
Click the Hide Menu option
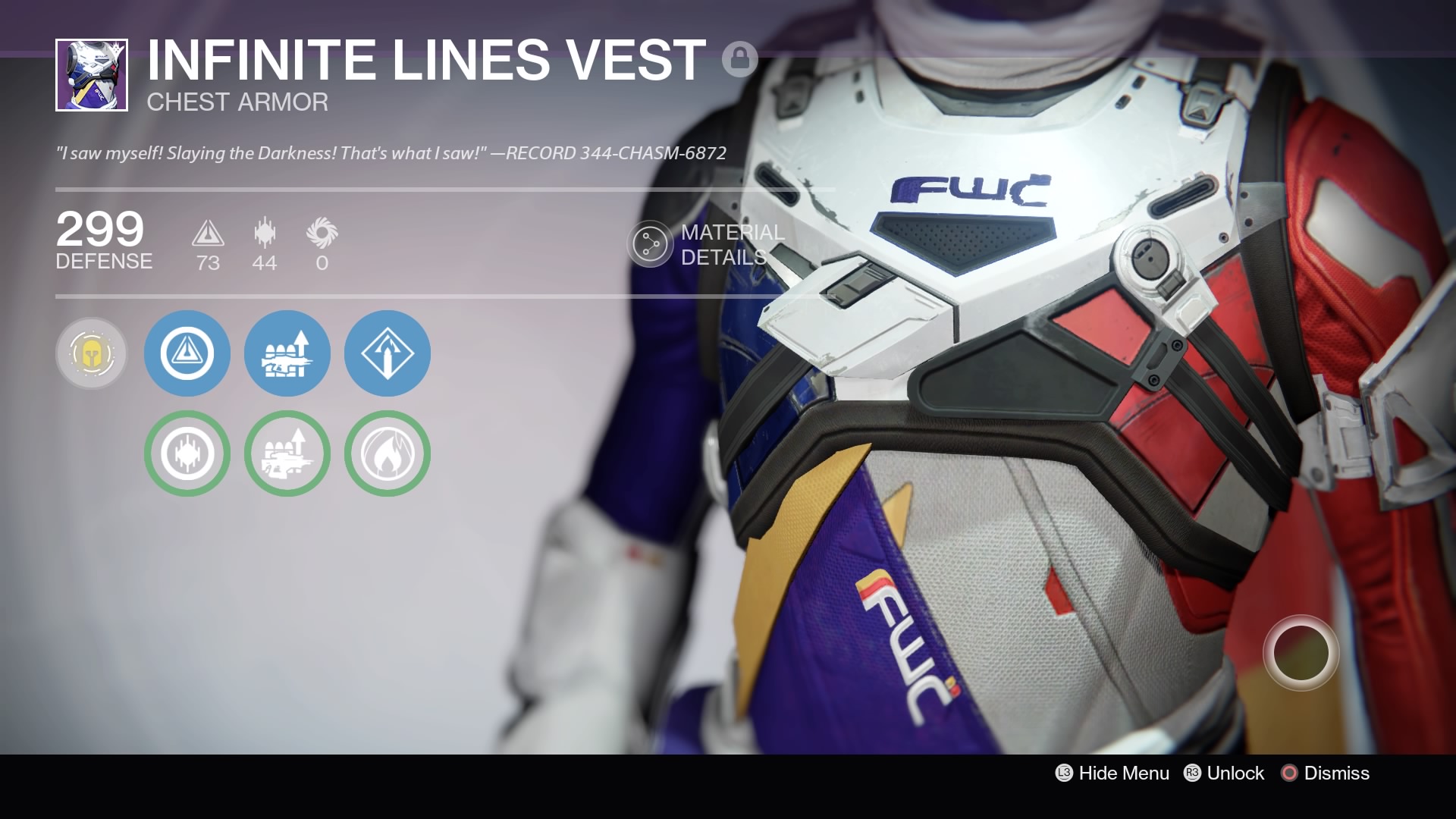(x=1113, y=773)
